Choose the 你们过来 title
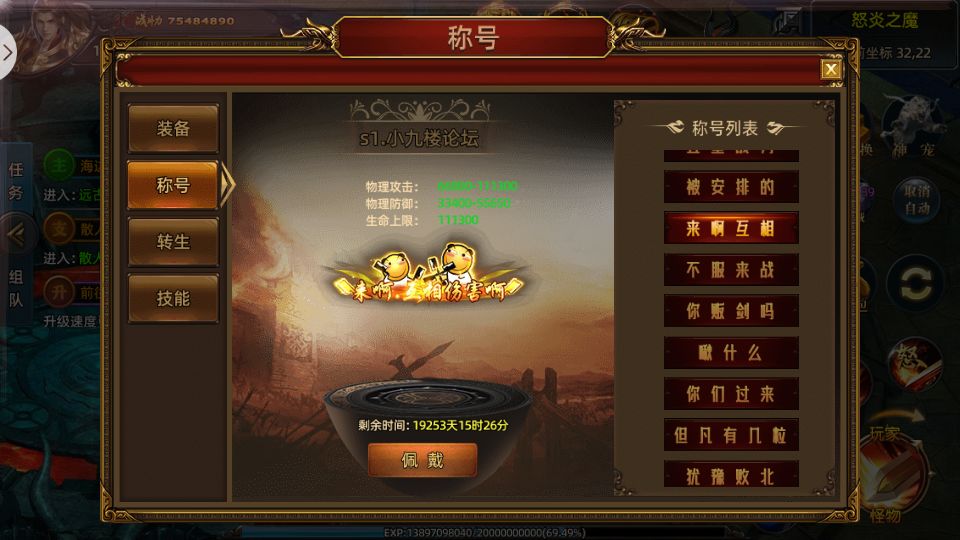960x540 pixels. coord(731,393)
